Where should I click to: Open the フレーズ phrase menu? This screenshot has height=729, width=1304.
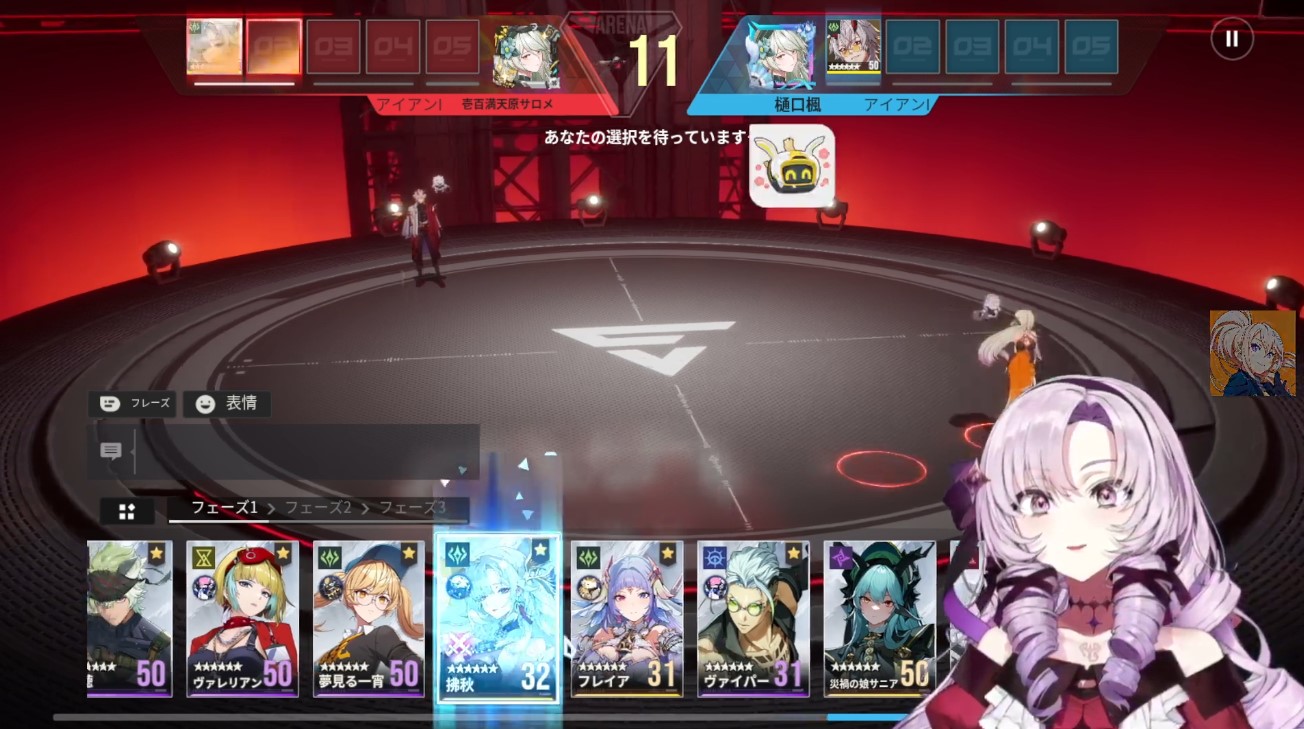tap(132, 404)
